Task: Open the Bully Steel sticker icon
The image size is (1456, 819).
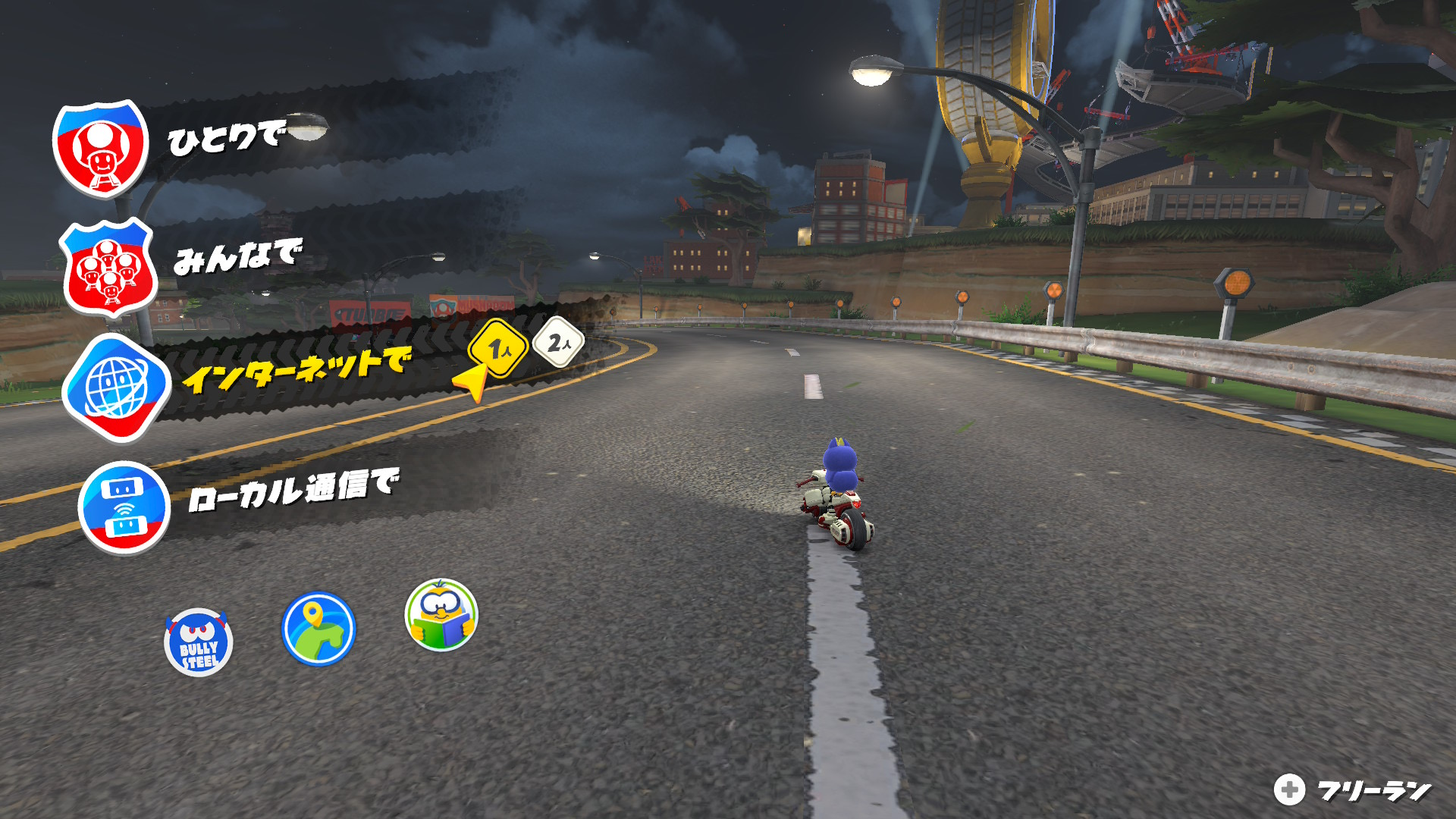Action: click(199, 642)
